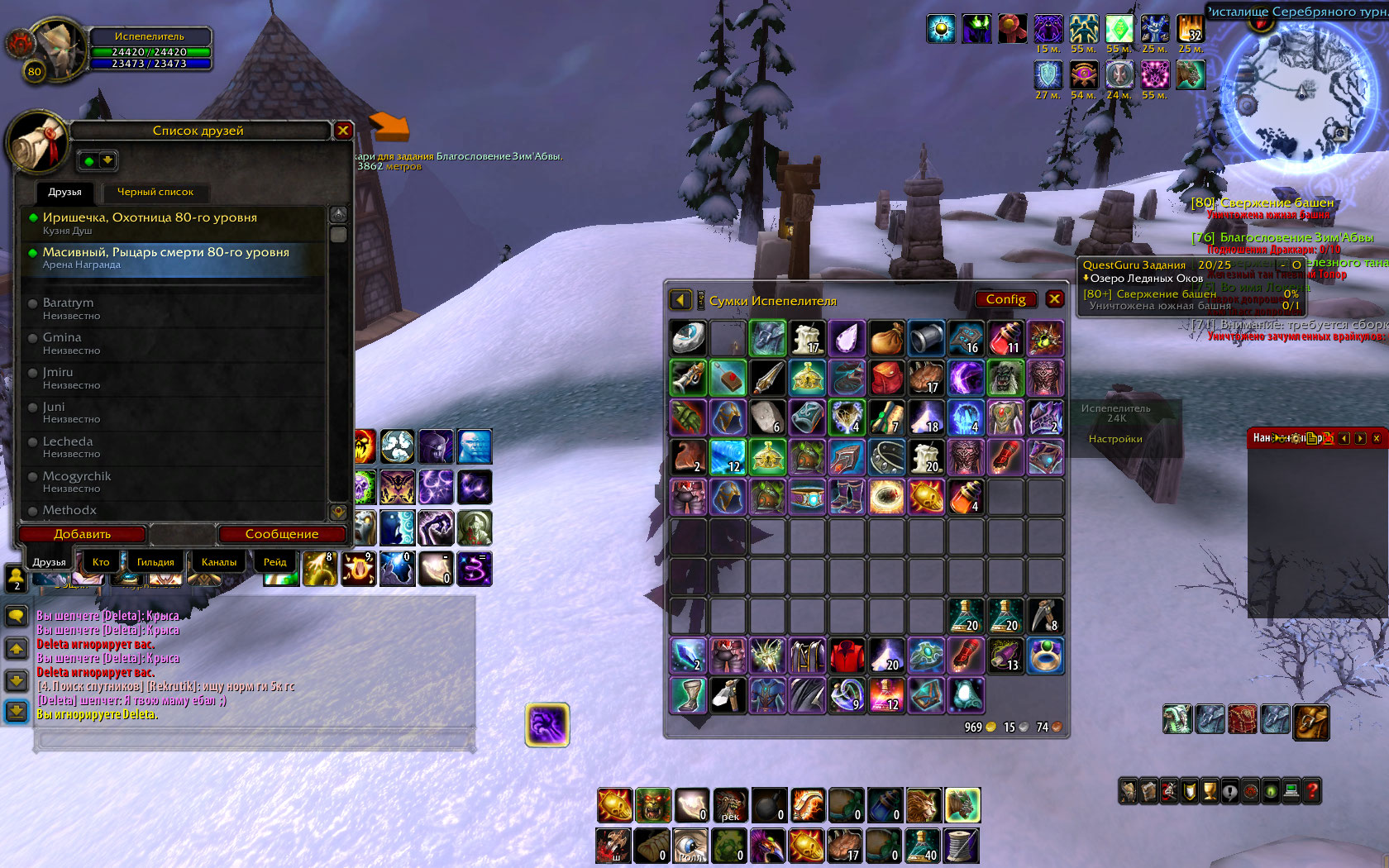Open the bag Config options
Screen dimensions: 1389x868
coord(1005,299)
